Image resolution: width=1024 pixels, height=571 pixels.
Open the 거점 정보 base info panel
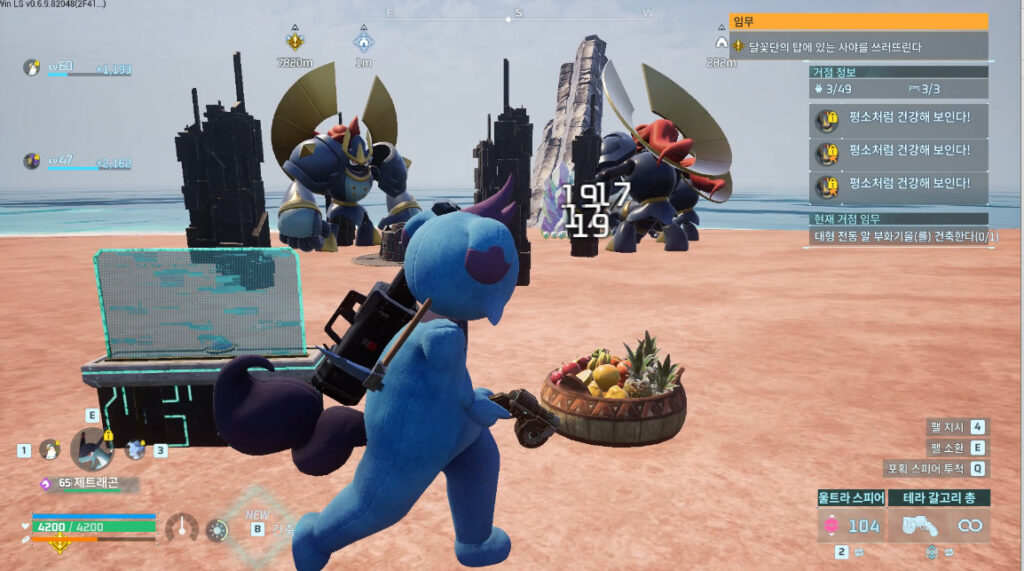pos(898,72)
